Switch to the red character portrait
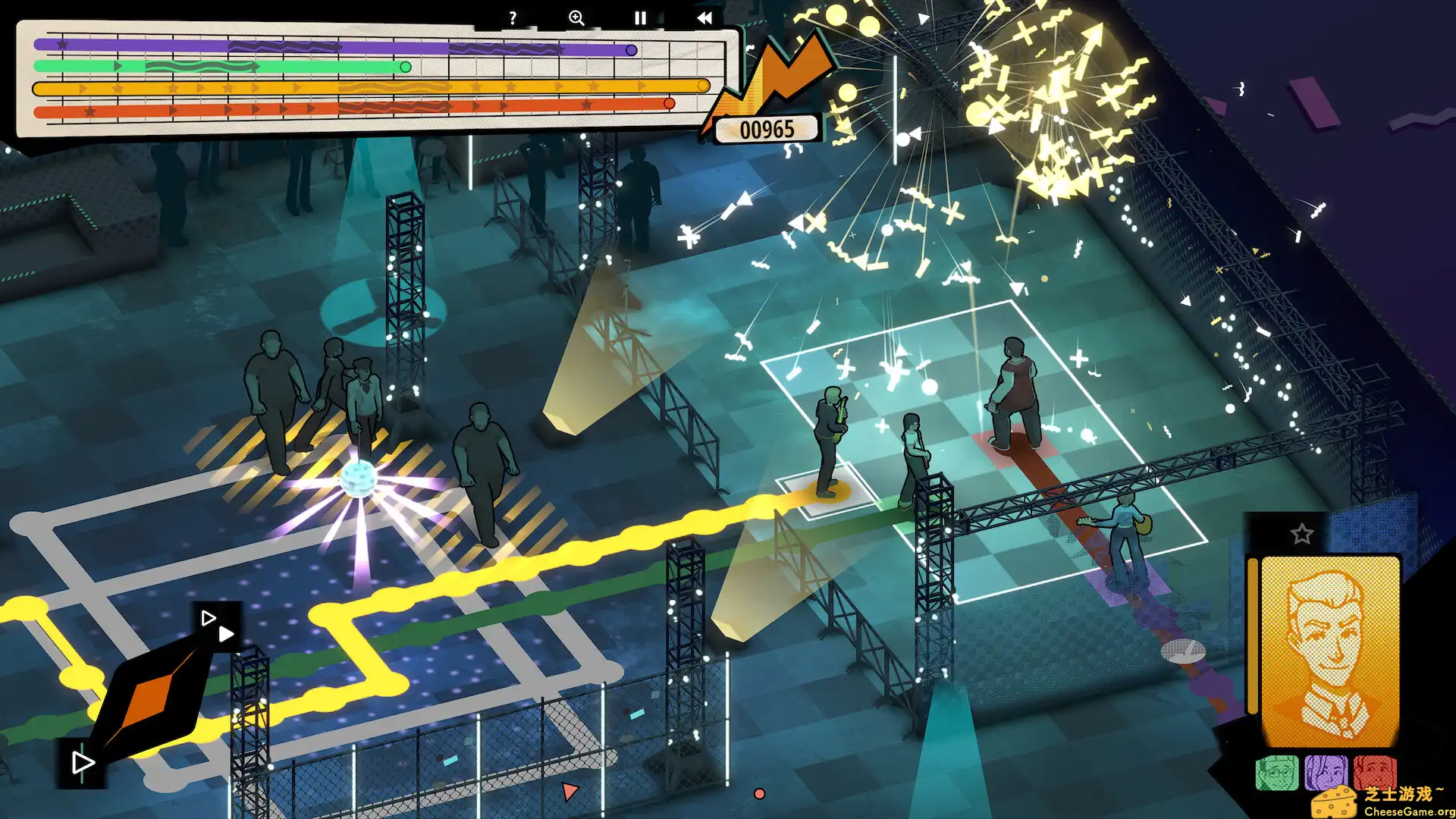 pos(1374,772)
